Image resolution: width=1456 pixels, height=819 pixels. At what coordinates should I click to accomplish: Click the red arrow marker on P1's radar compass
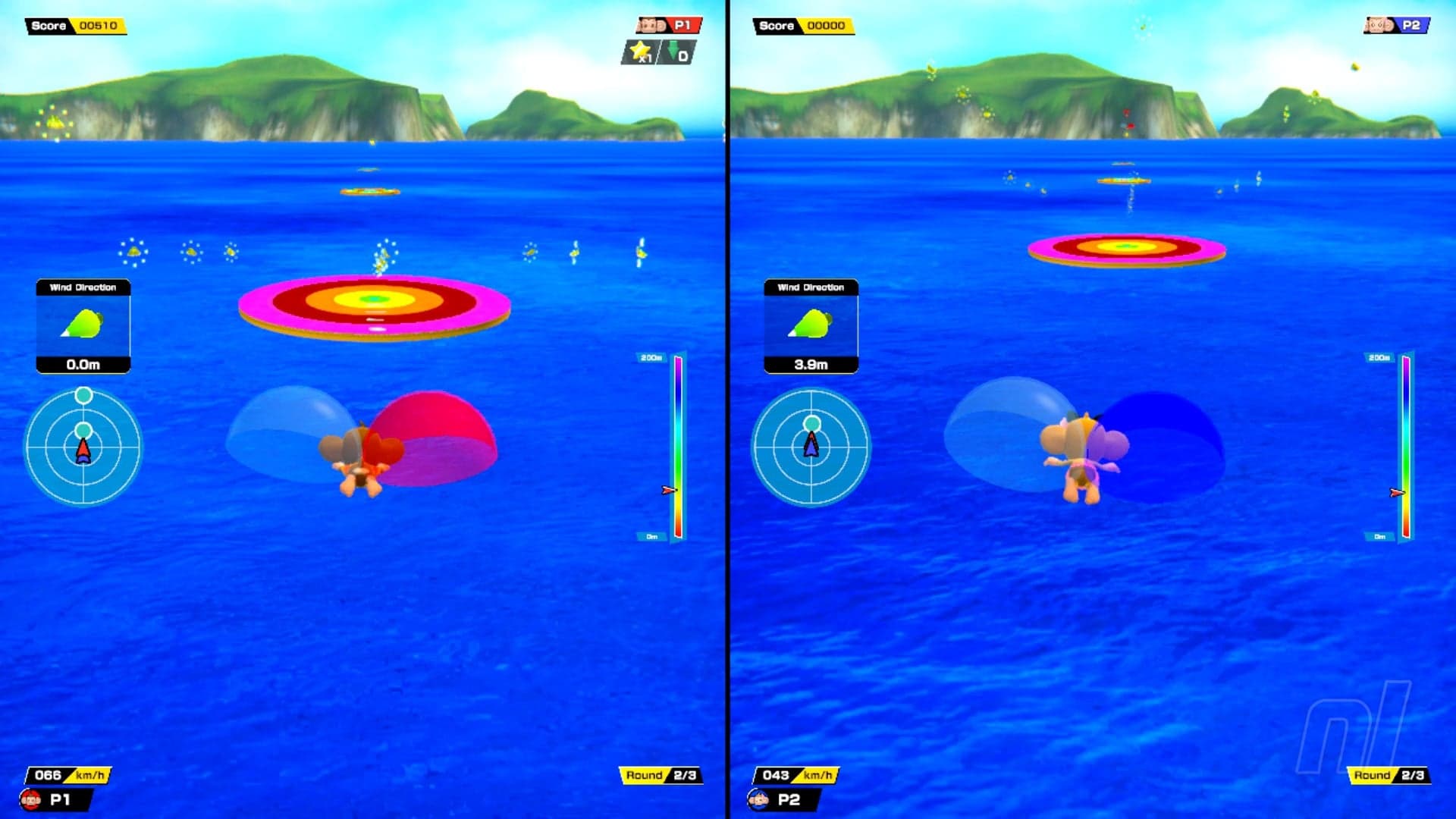coord(83,447)
